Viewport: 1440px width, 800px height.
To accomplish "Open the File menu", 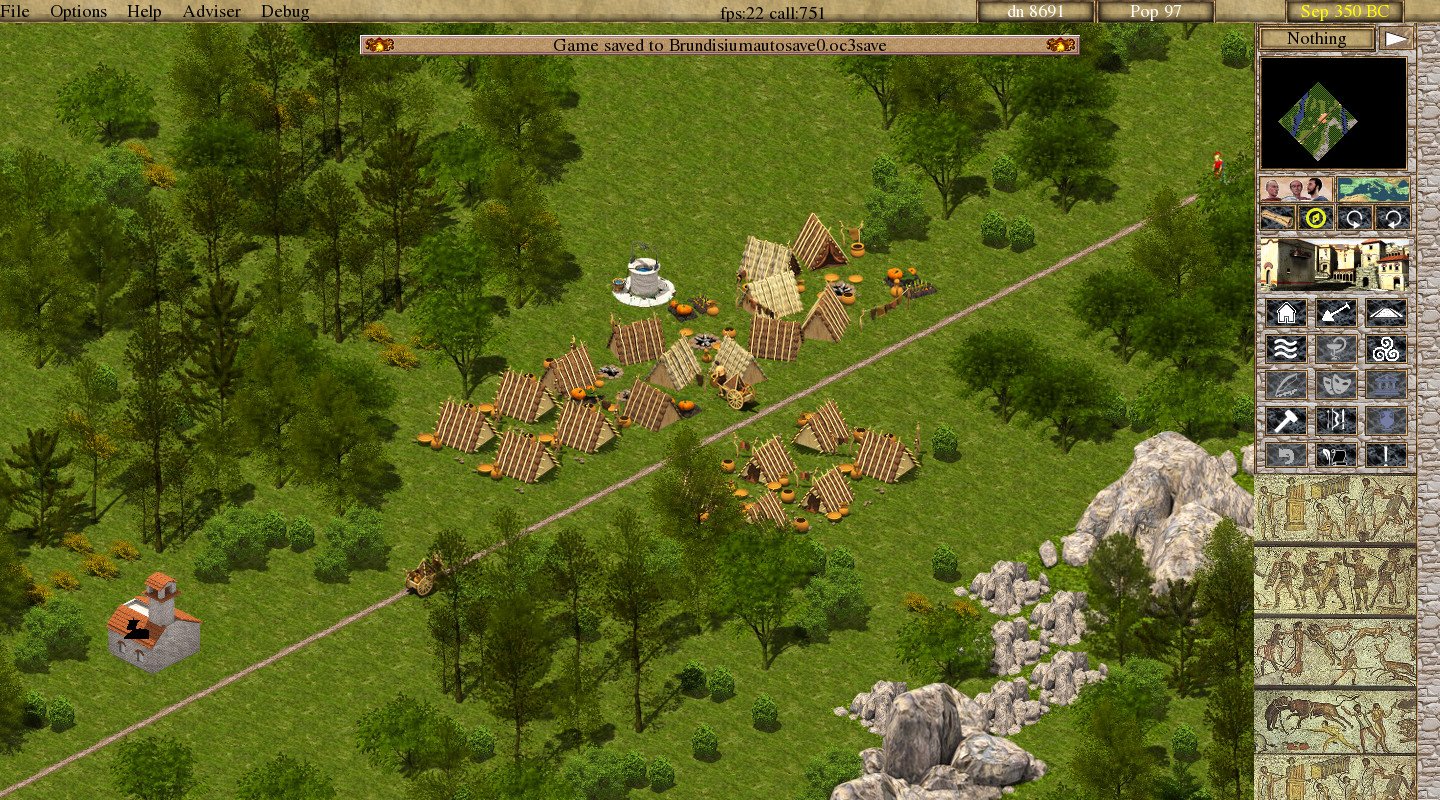I will [x=15, y=11].
